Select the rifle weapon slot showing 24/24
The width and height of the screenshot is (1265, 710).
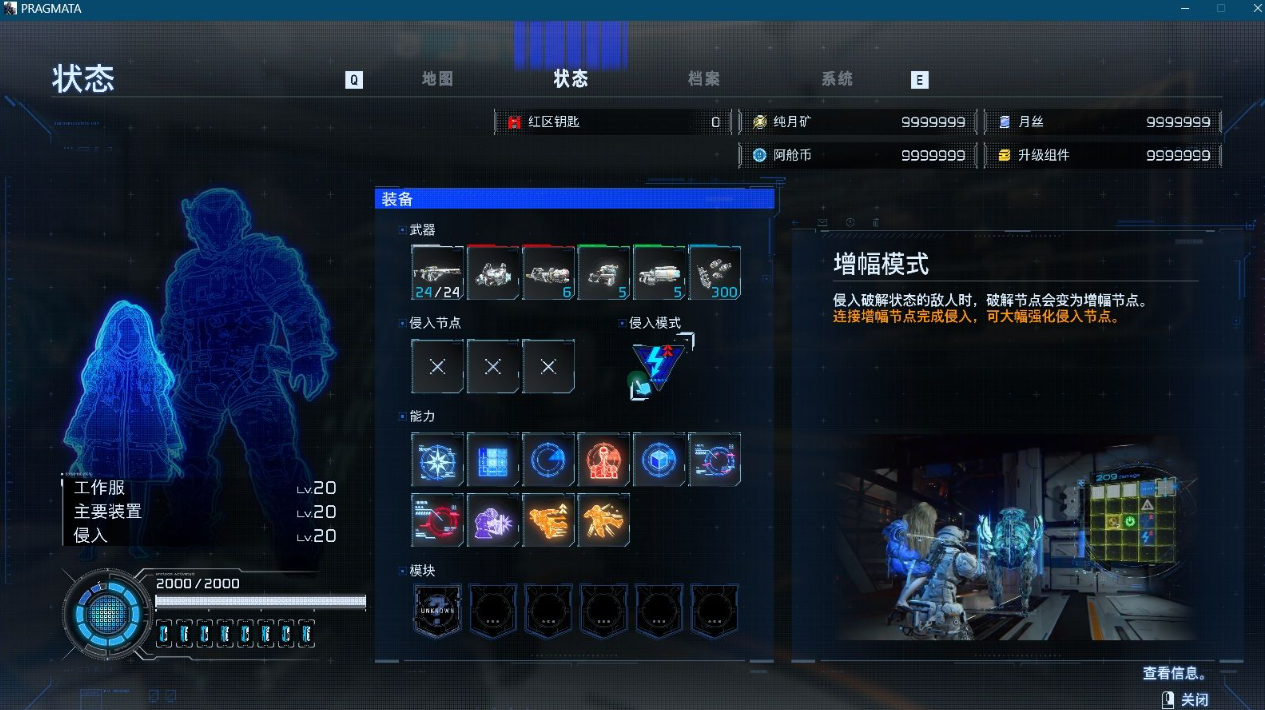coord(437,273)
